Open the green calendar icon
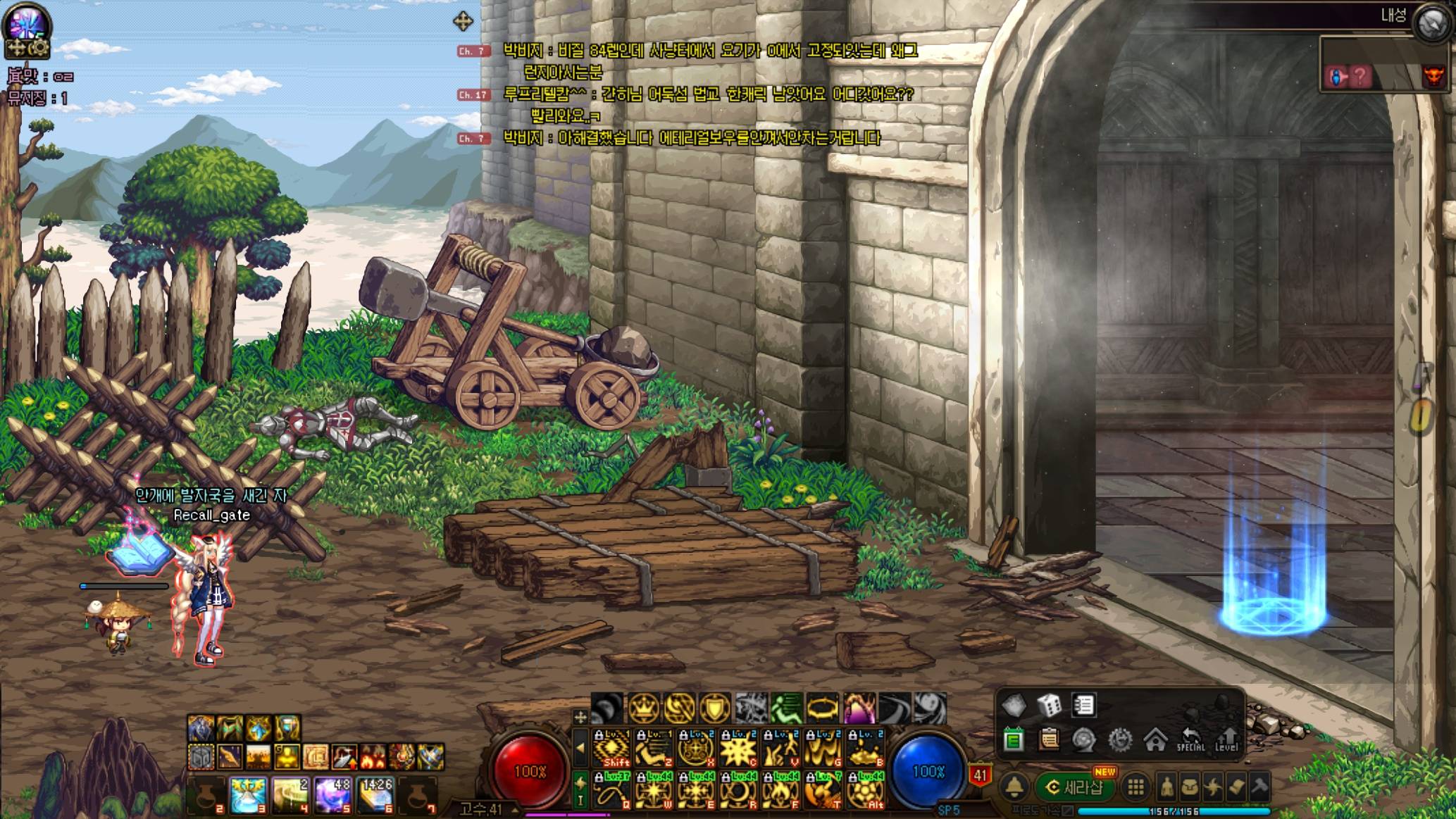The width and height of the screenshot is (1456, 819). tap(1014, 740)
